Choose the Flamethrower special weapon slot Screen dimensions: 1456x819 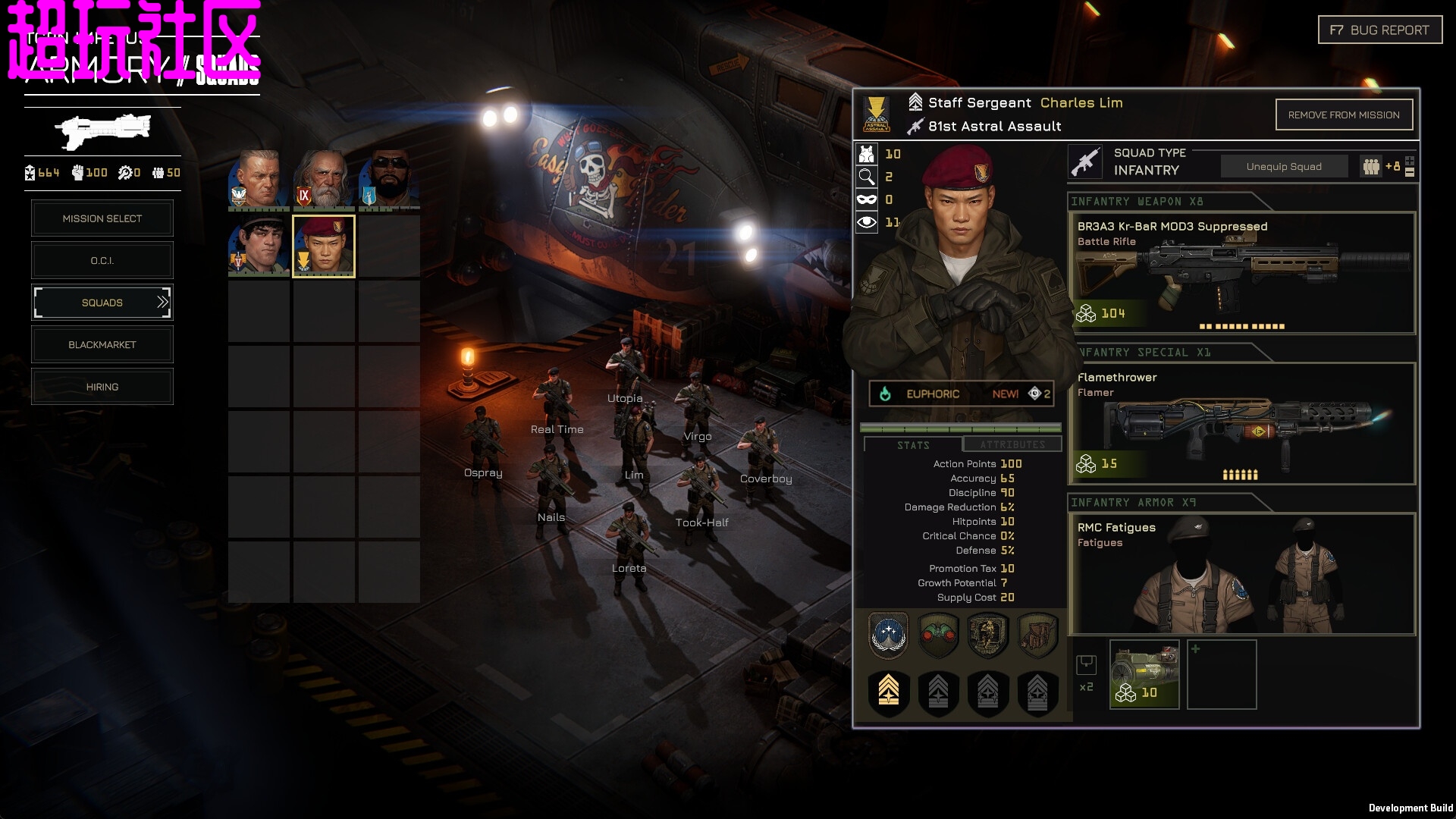1241,423
